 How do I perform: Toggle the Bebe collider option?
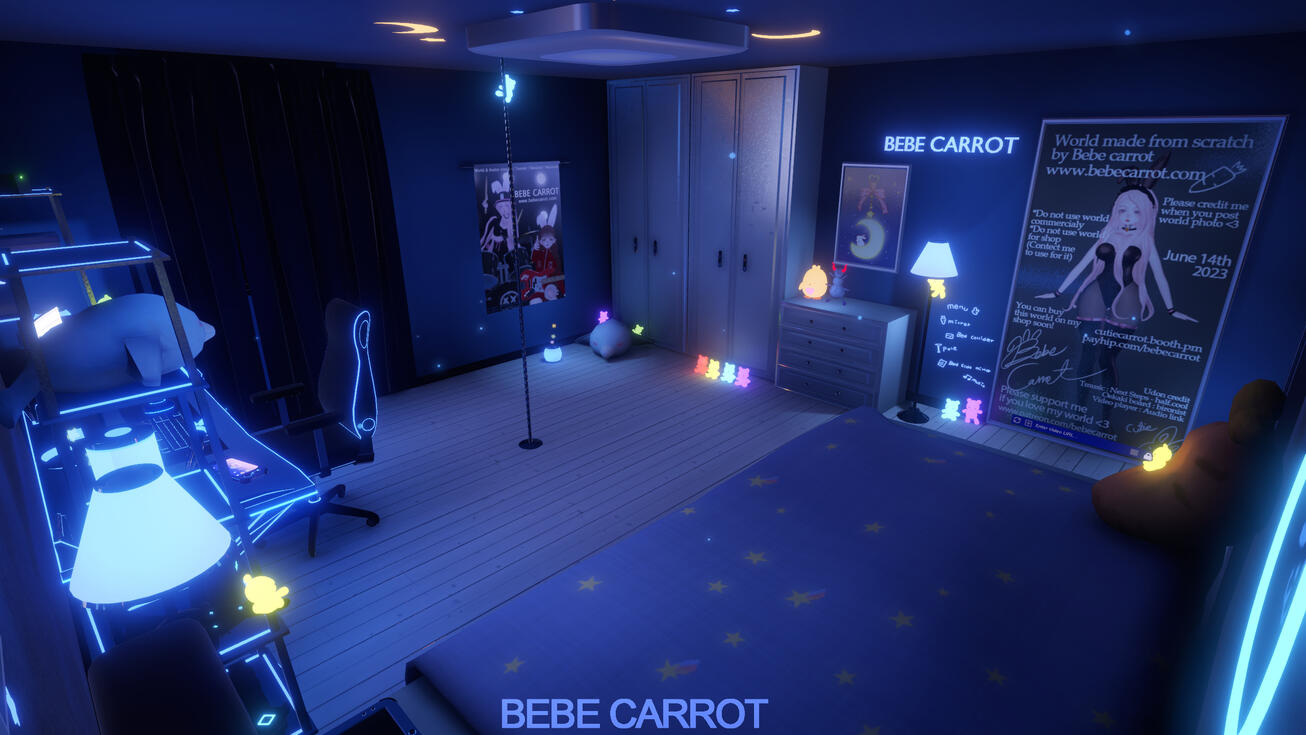950,336
